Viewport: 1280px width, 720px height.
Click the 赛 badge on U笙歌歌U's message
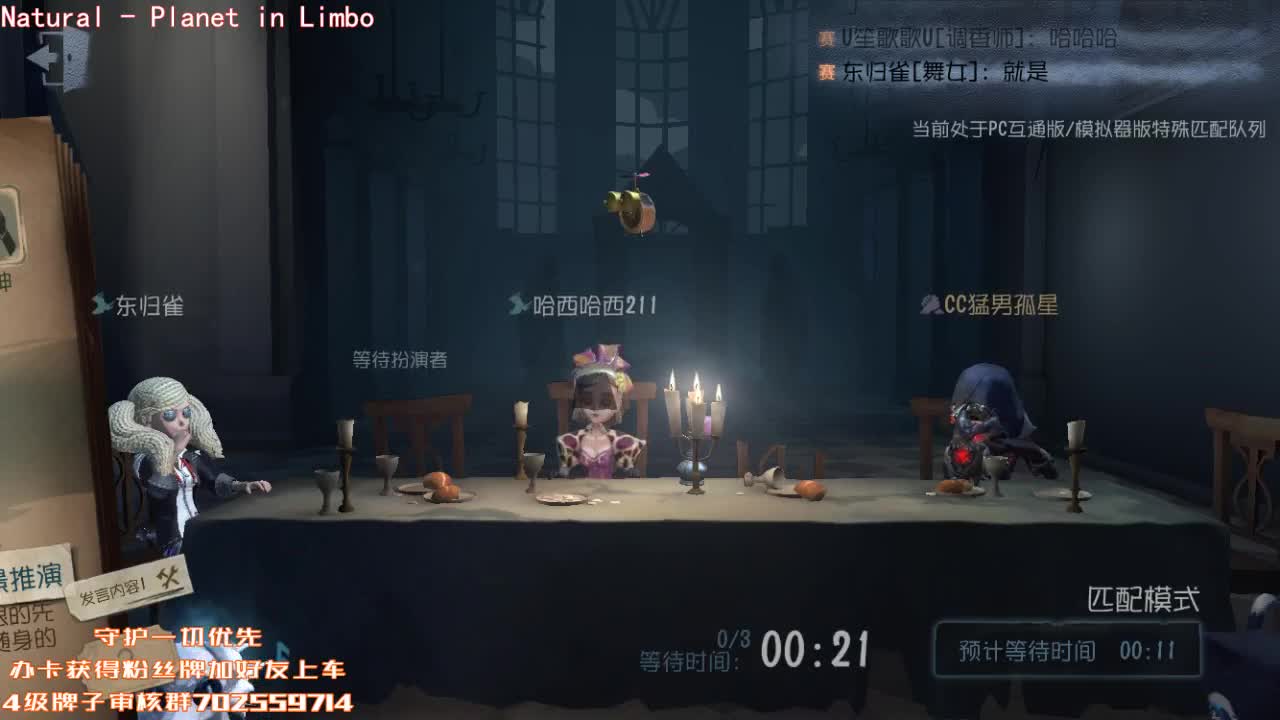[824, 38]
